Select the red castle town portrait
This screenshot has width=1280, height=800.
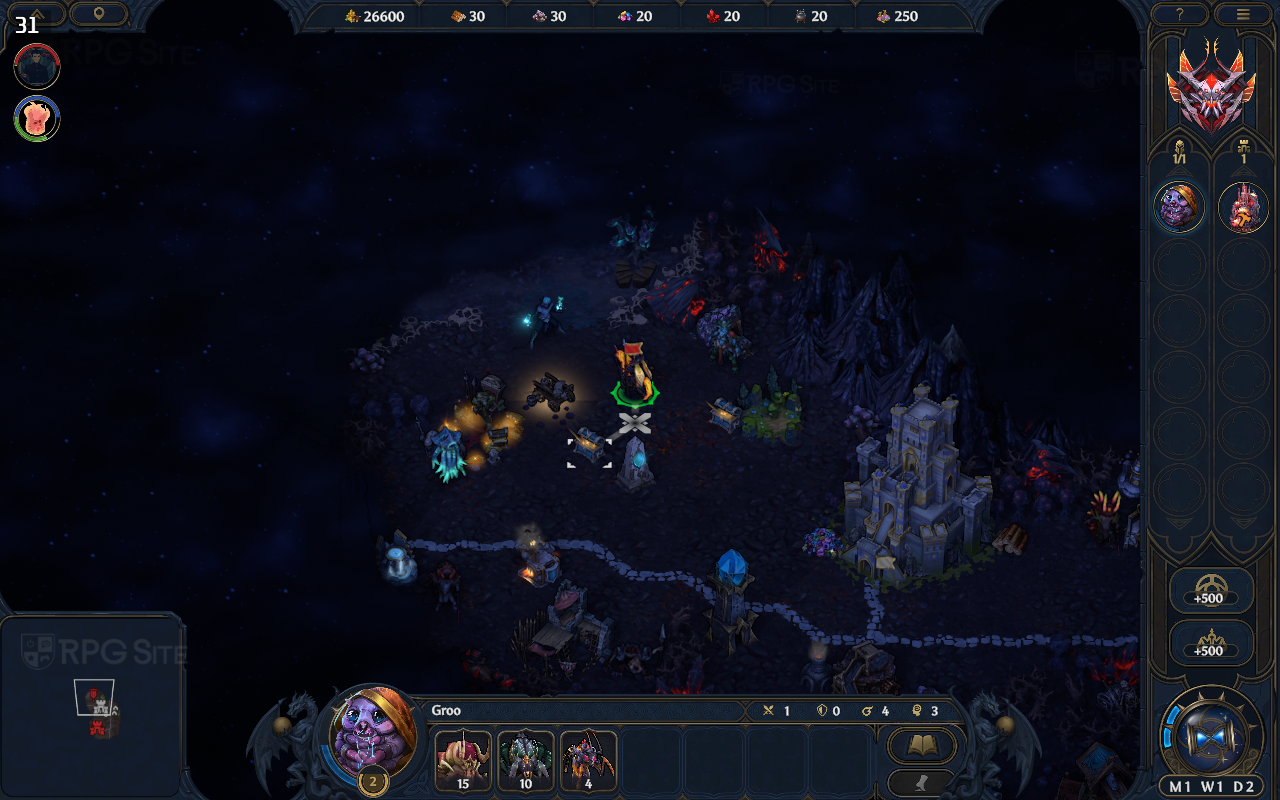point(1243,207)
